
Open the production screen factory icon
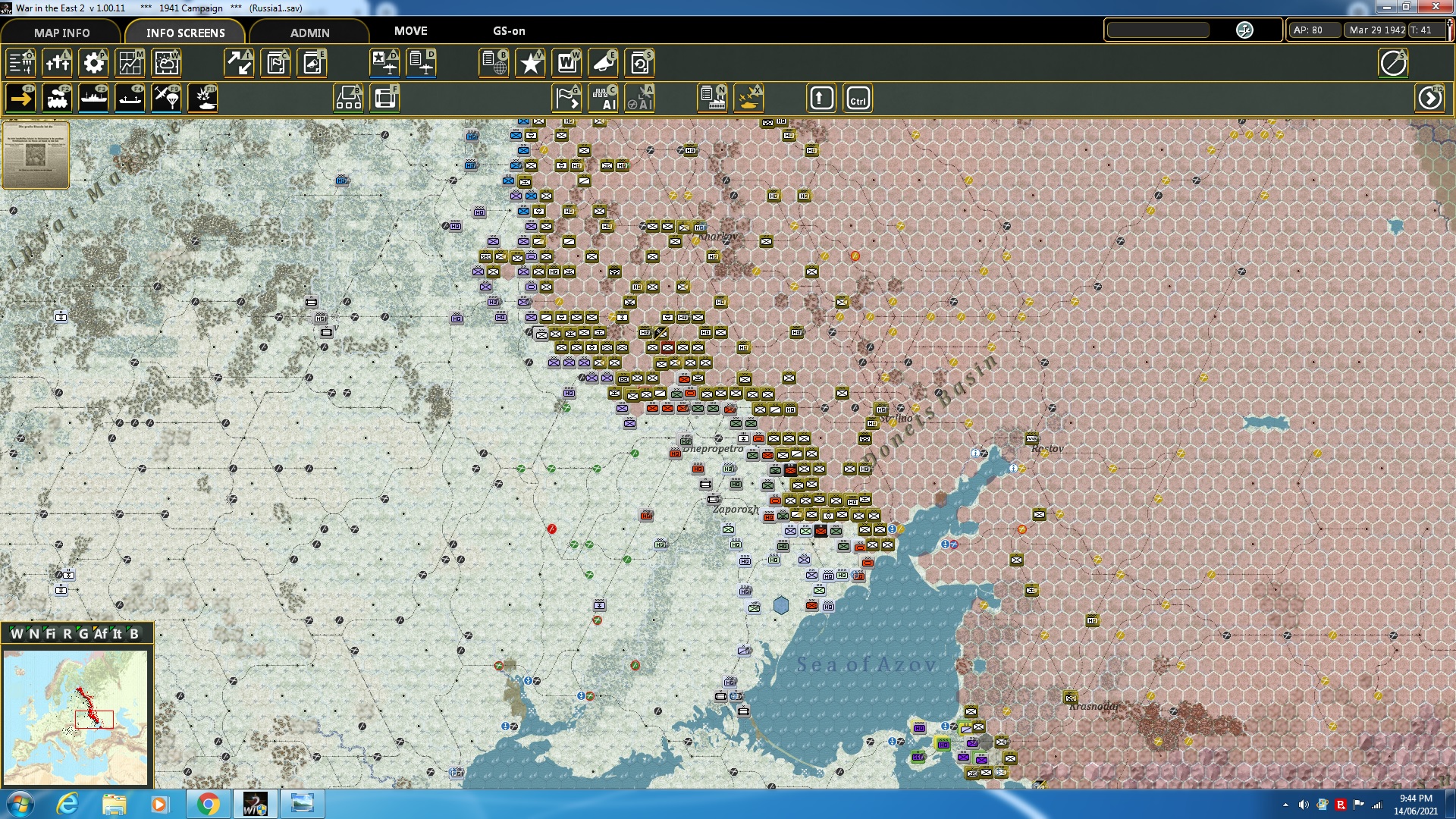(x=711, y=98)
